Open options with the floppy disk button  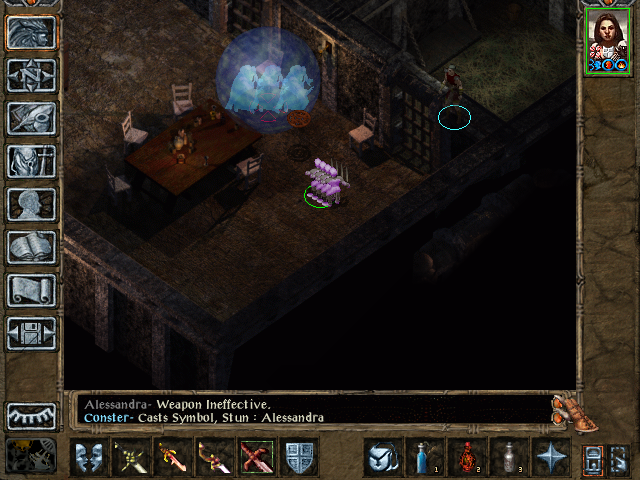click(x=31, y=333)
